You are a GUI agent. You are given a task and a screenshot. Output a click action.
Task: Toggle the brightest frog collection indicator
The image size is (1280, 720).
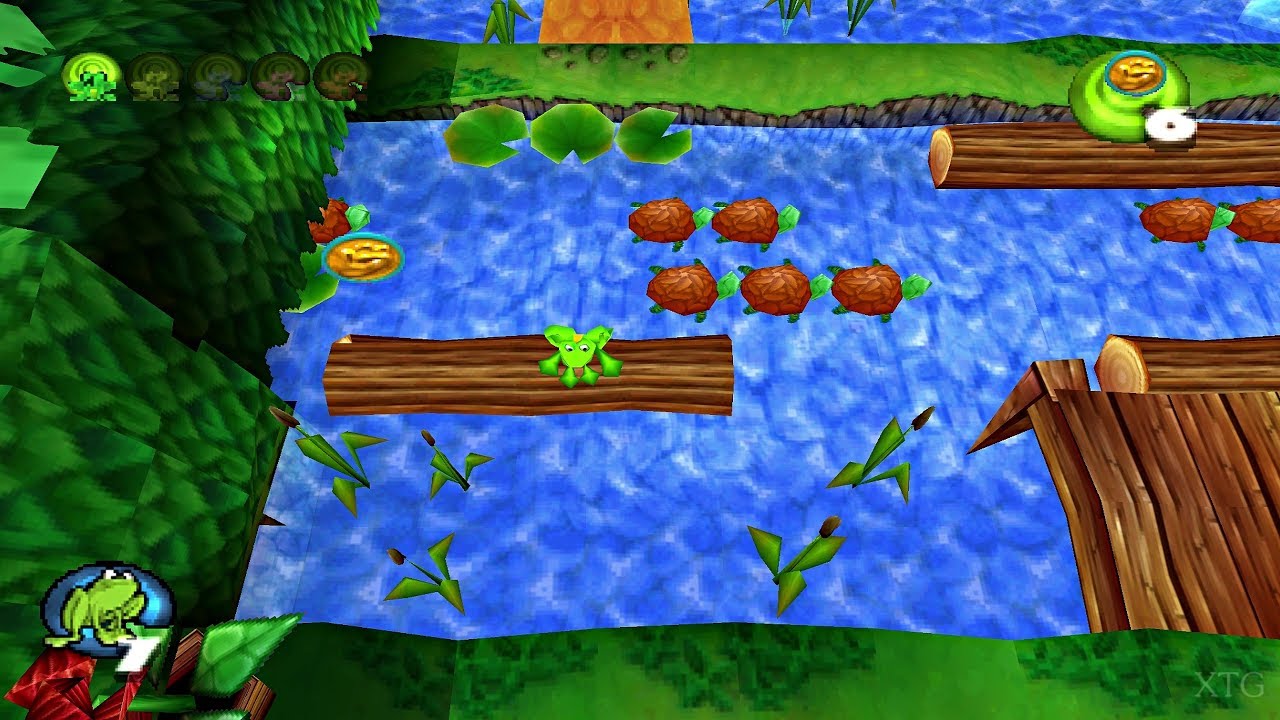pyautogui.click(x=90, y=80)
